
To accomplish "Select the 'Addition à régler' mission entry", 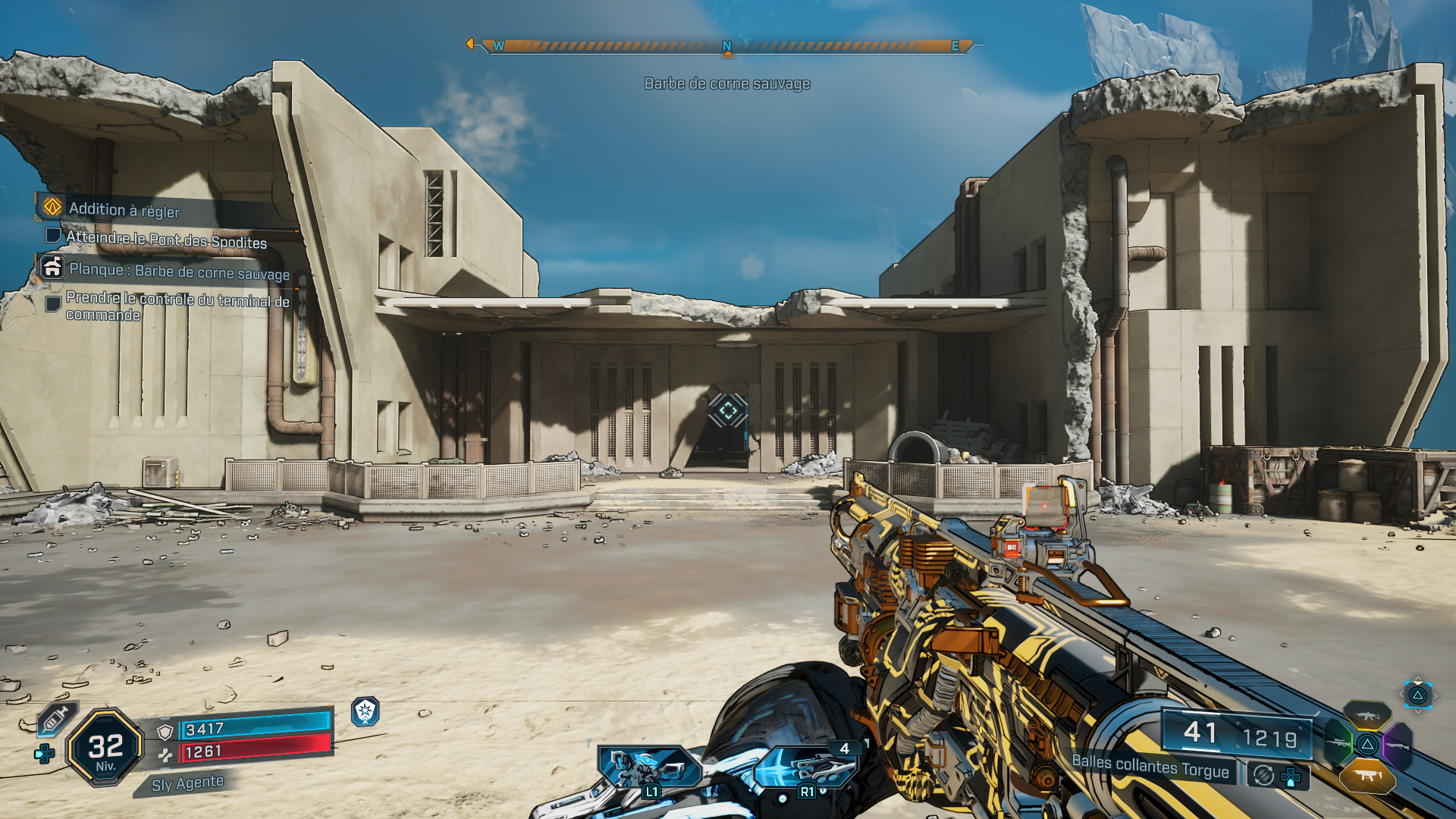I will pyautogui.click(x=125, y=212).
